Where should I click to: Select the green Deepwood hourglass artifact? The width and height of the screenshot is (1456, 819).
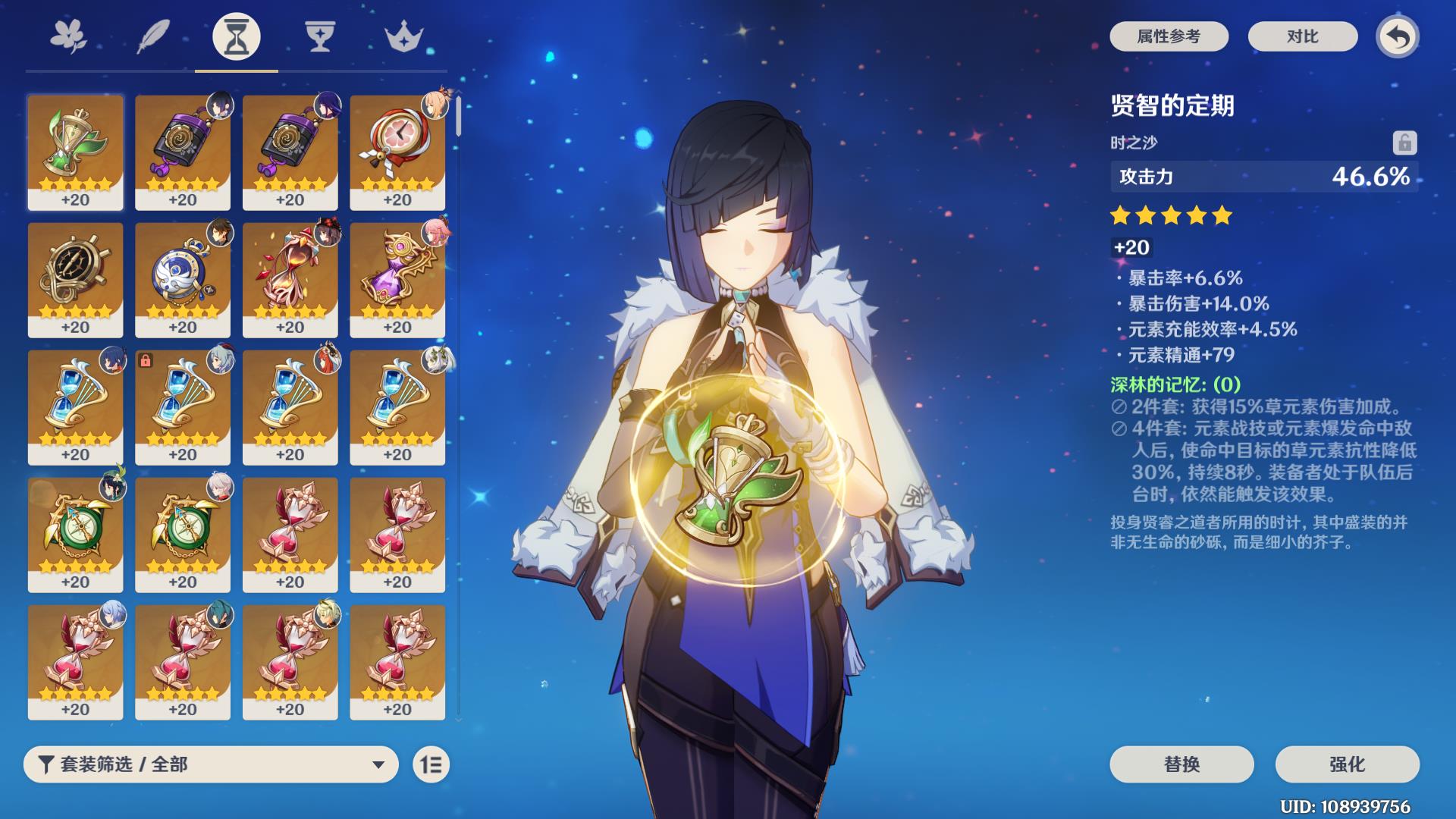(75, 152)
